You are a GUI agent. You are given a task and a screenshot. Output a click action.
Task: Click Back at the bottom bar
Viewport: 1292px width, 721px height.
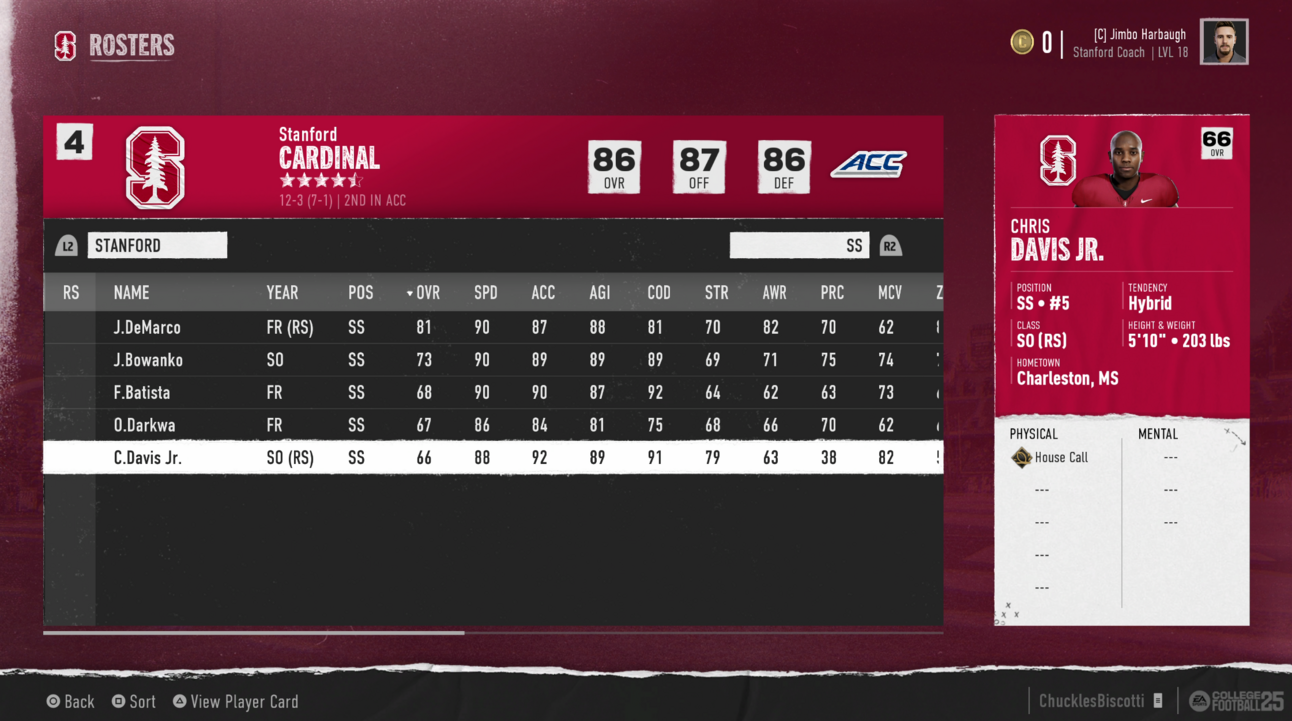[x=70, y=702]
